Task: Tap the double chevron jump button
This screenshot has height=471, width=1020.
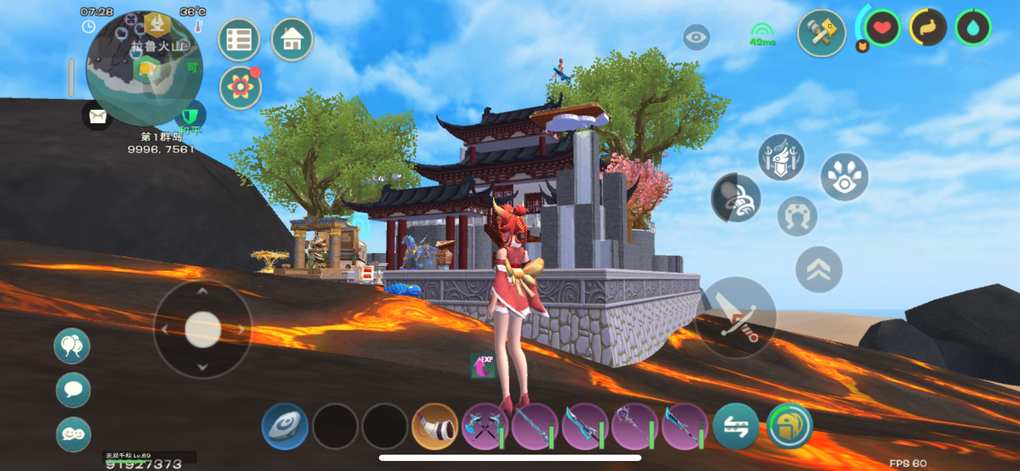Action: click(818, 269)
